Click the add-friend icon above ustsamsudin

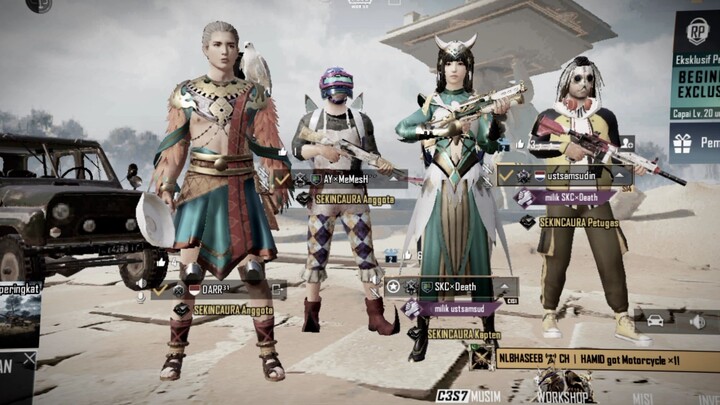(626, 143)
